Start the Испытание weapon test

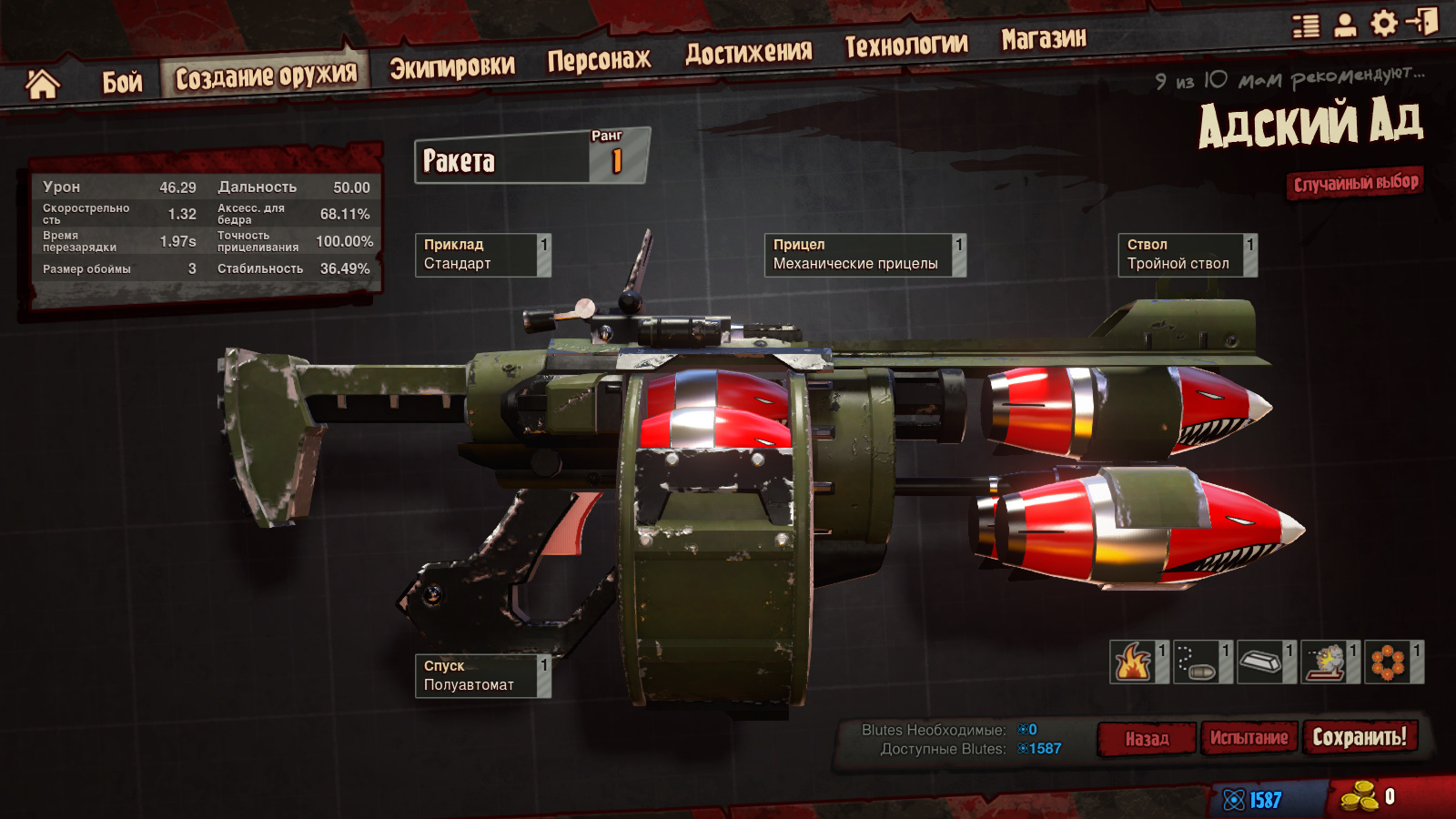point(1249,738)
